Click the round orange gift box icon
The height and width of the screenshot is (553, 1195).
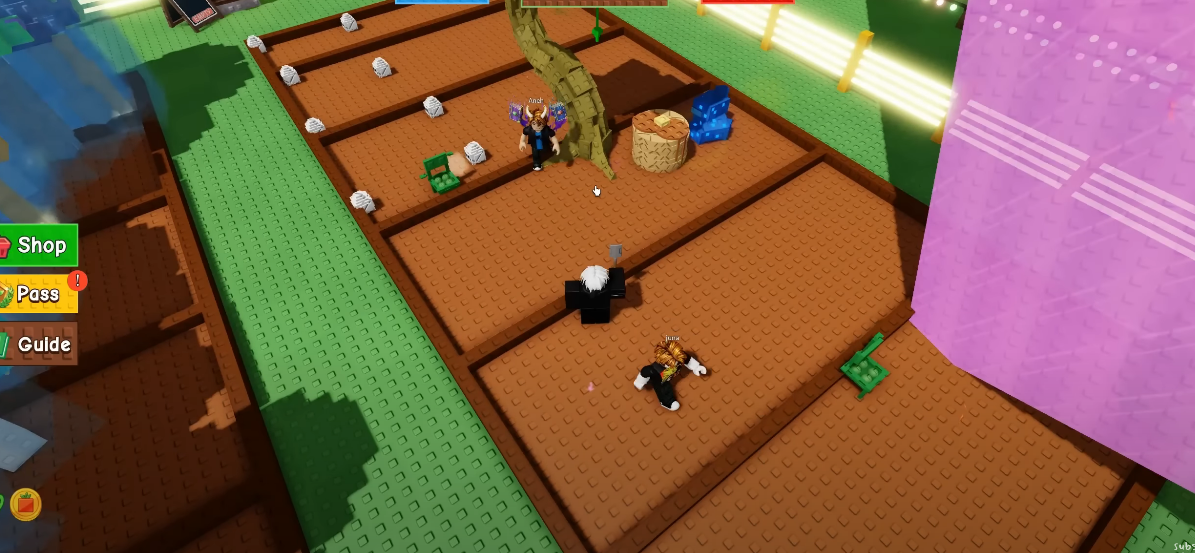26,503
